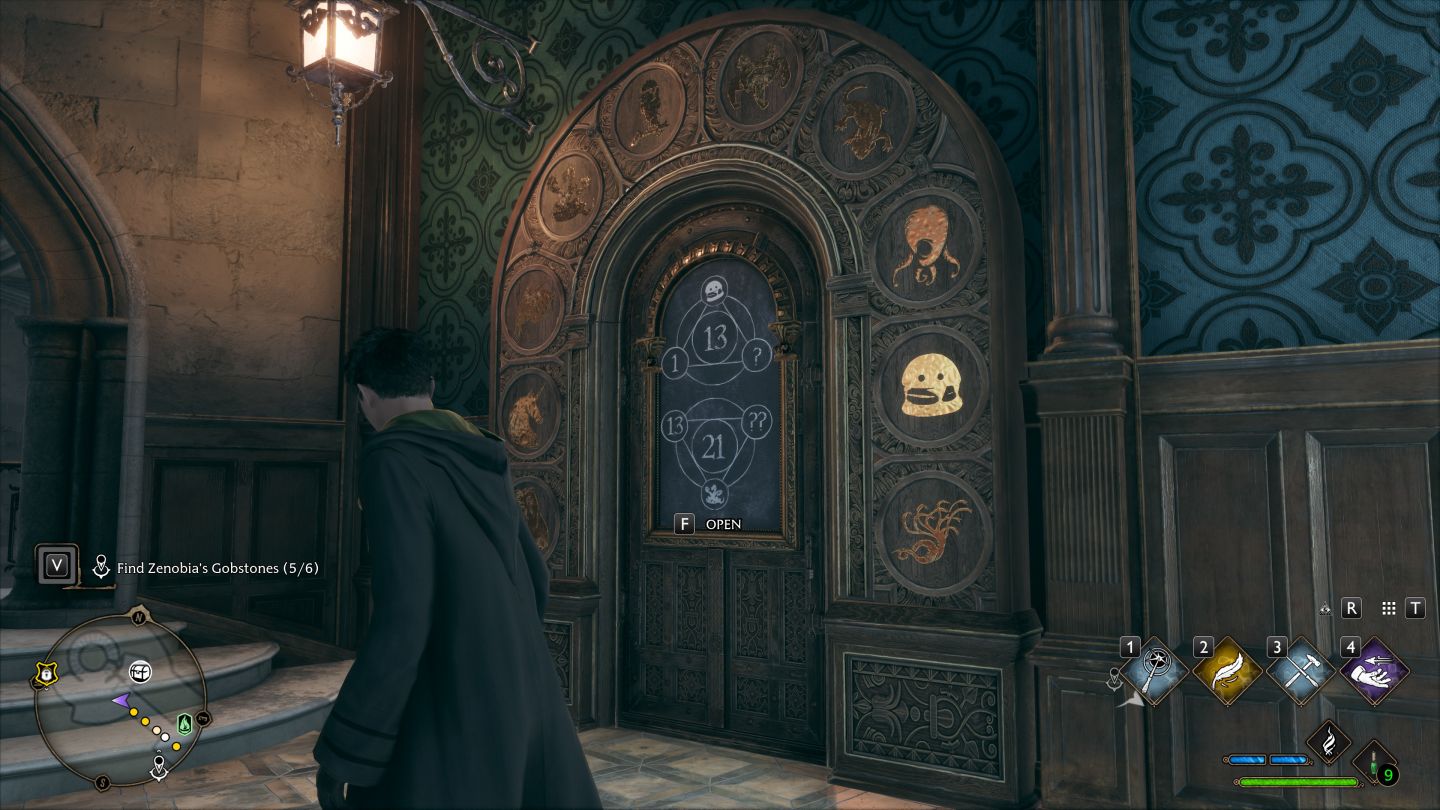Use the green Wiggenweld potion icon

[x=1375, y=762]
